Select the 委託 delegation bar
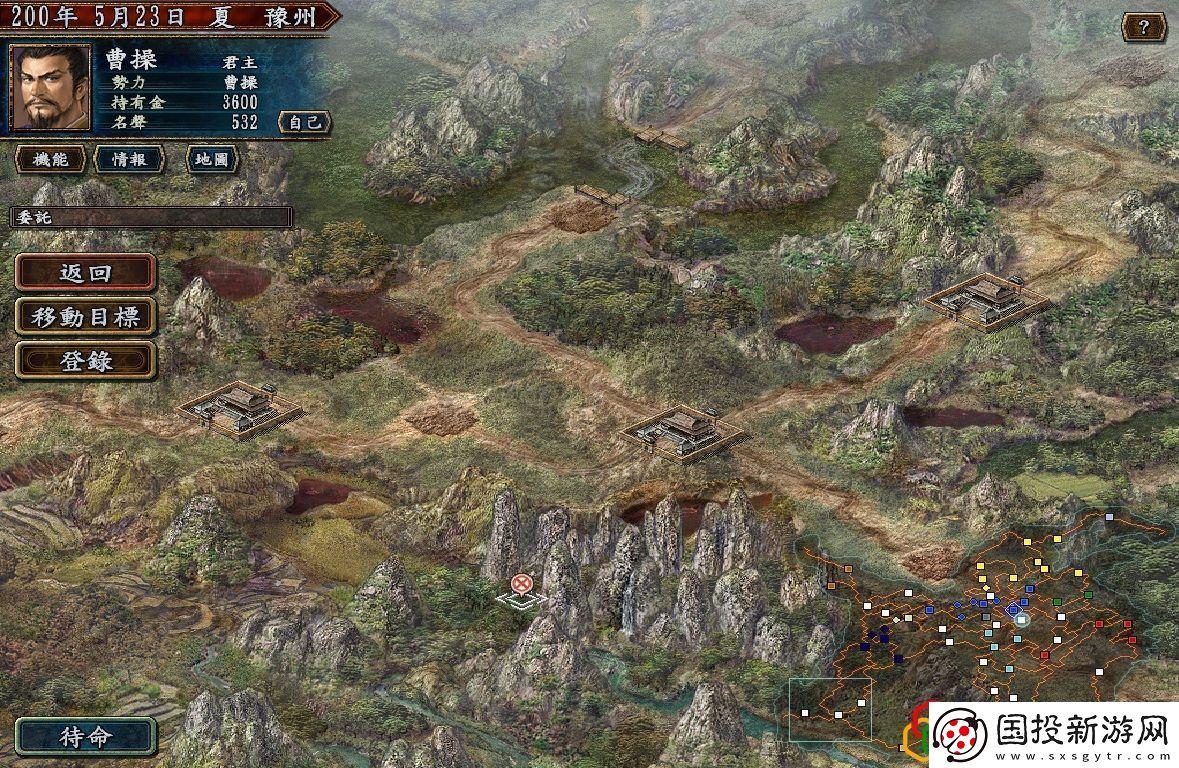 [x=150, y=217]
